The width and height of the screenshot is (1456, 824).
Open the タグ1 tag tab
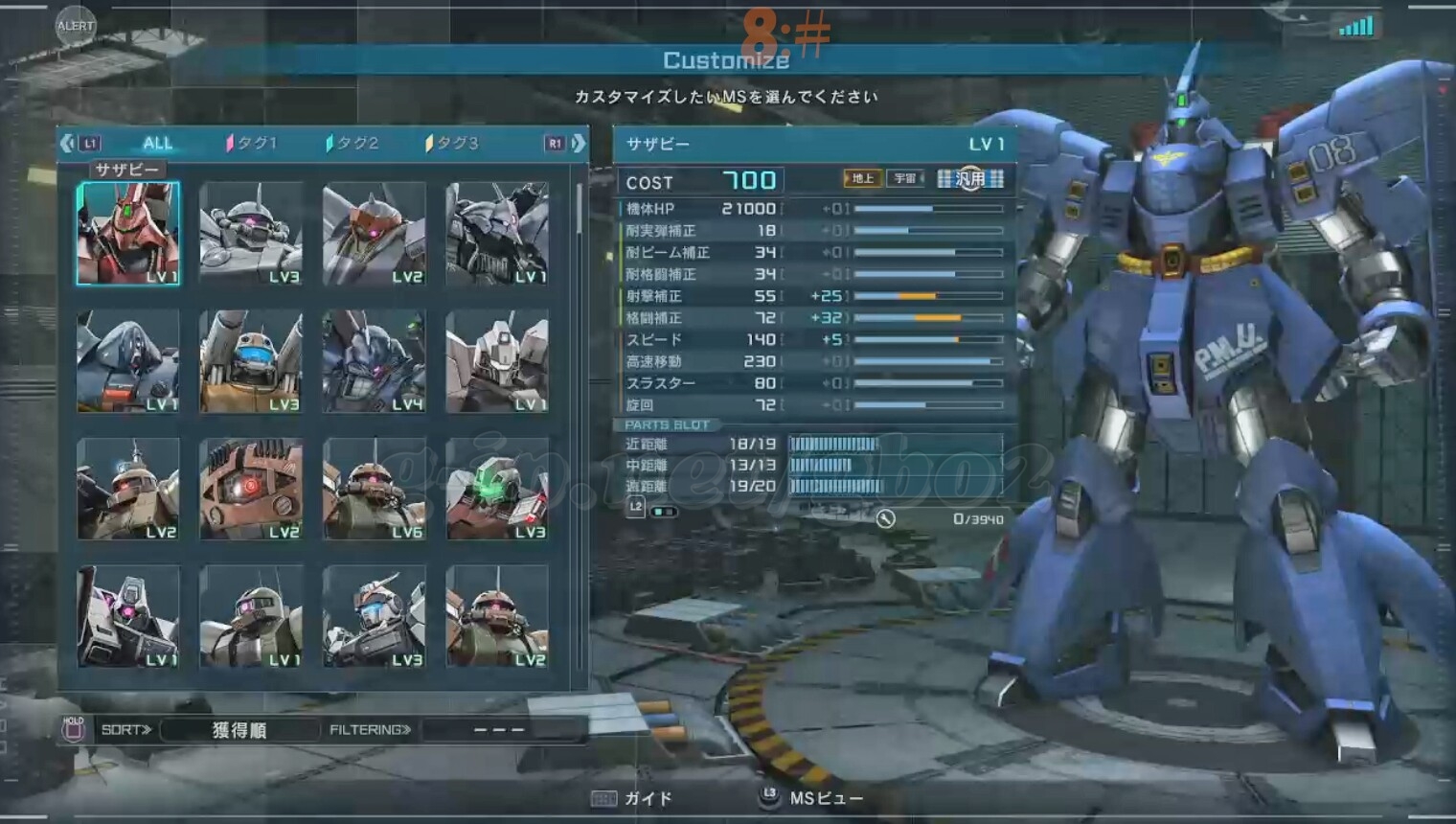click(x=252, y=144)
